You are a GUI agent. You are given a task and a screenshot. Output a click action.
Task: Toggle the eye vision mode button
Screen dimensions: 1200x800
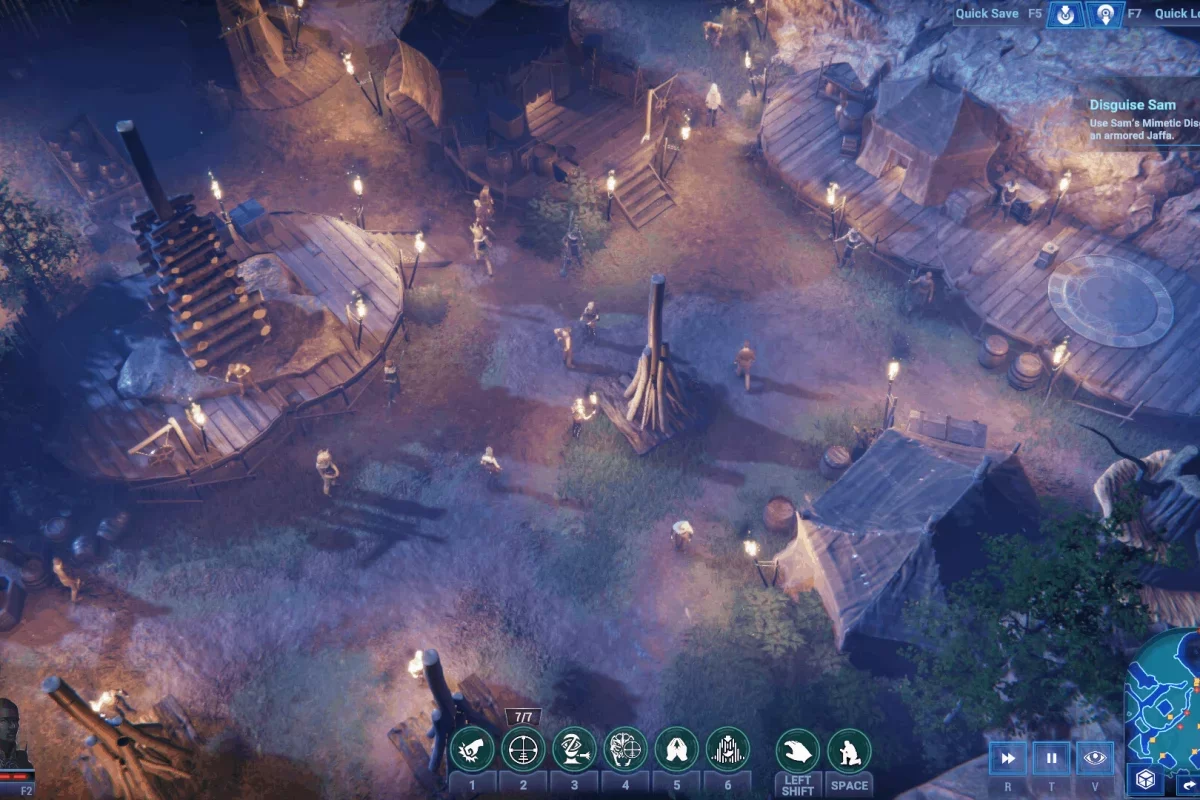tap(1095, 758)
